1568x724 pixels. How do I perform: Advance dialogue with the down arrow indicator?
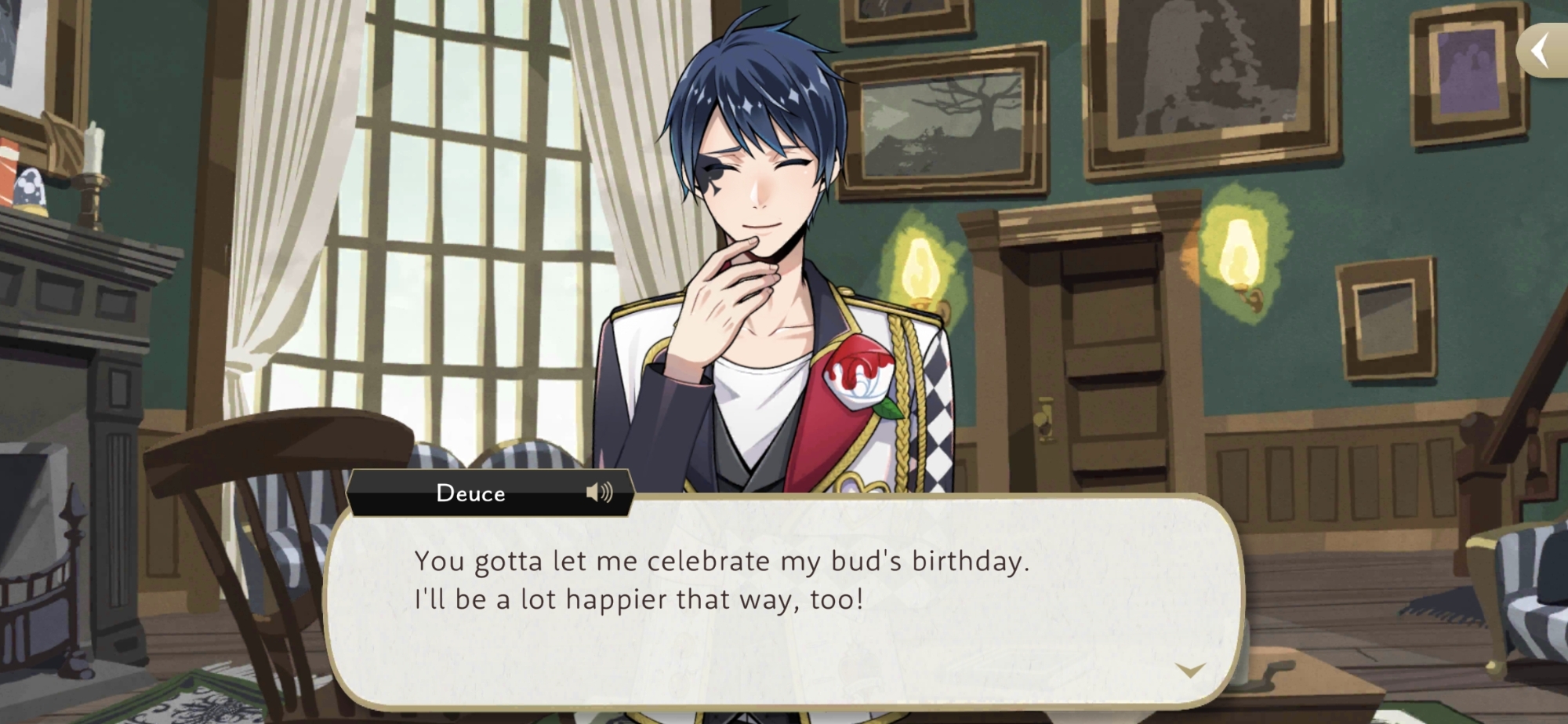(1190, 670)
